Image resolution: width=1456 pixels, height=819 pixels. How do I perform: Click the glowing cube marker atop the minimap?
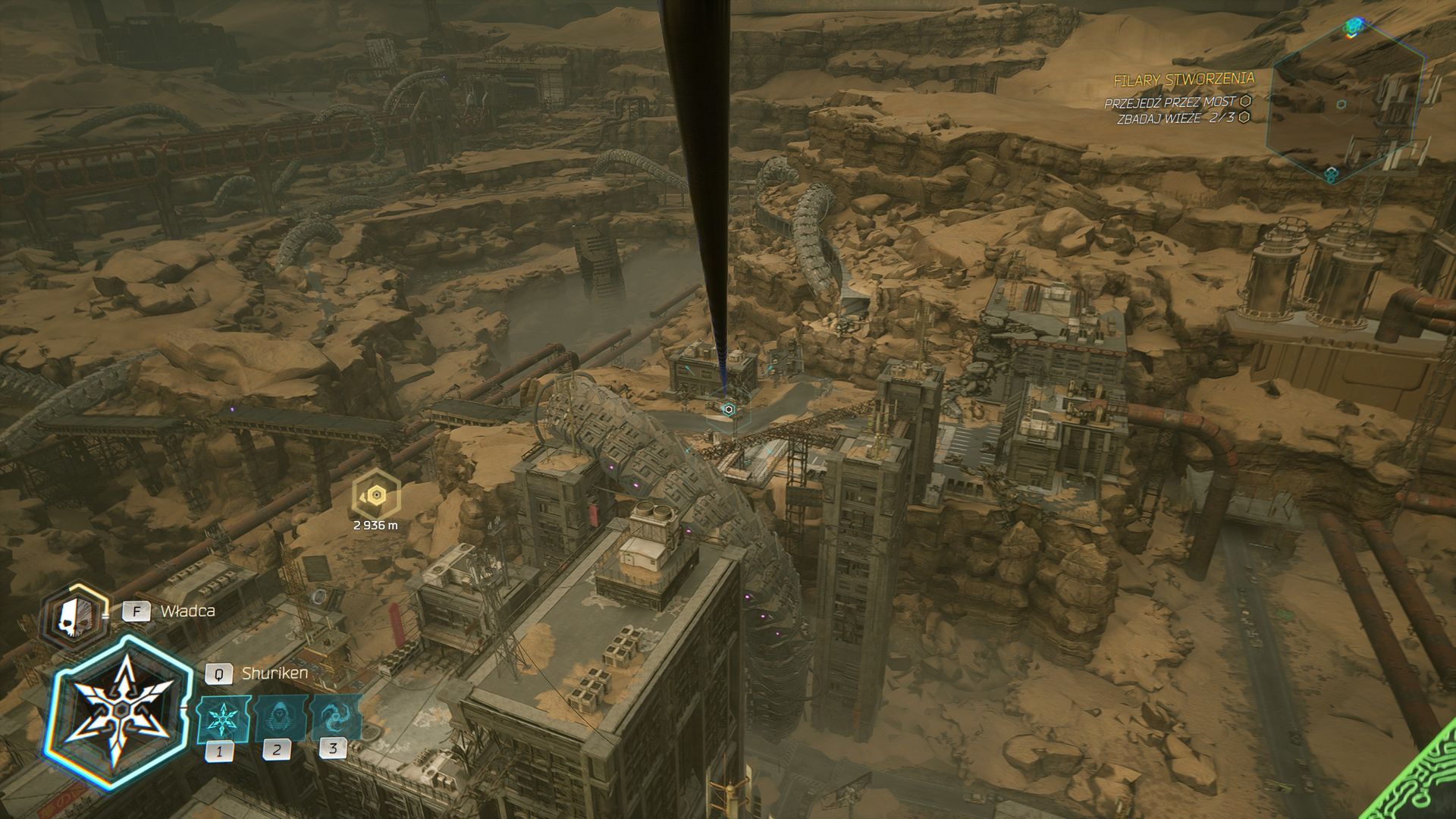click(x=1352, y=28)
